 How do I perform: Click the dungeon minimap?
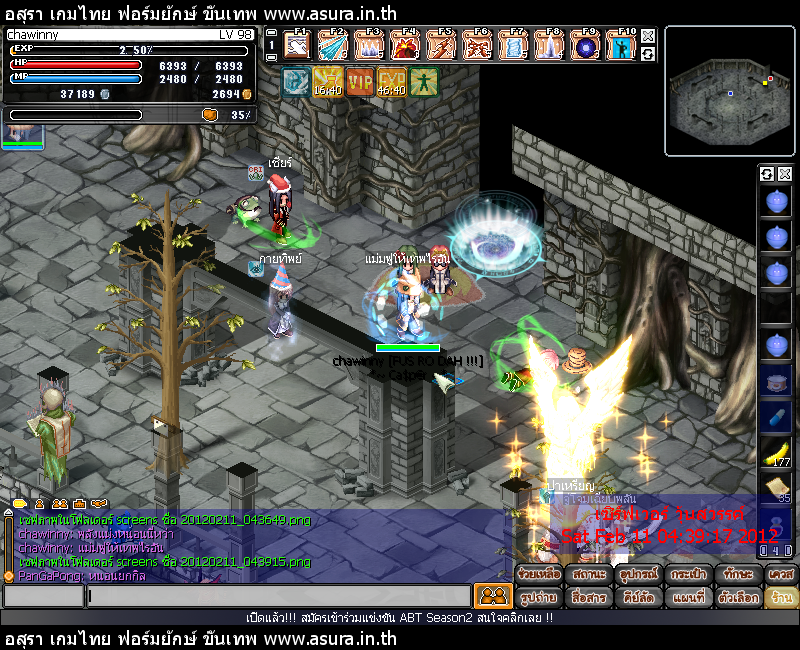coord(729,89)
